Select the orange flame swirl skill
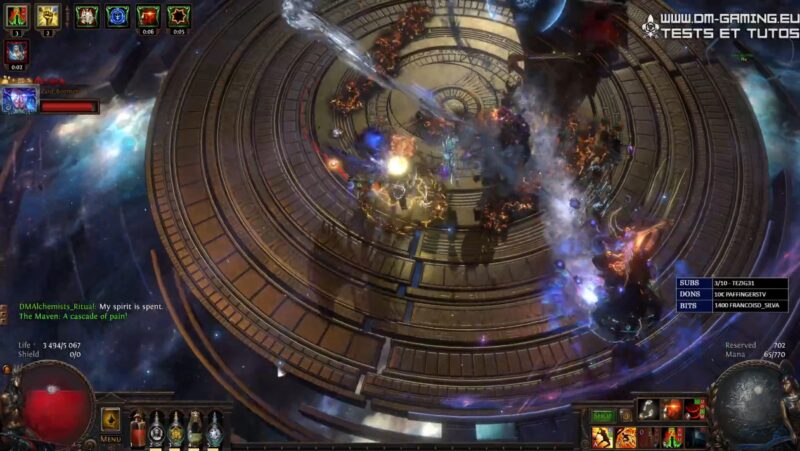 pos(624,437)
